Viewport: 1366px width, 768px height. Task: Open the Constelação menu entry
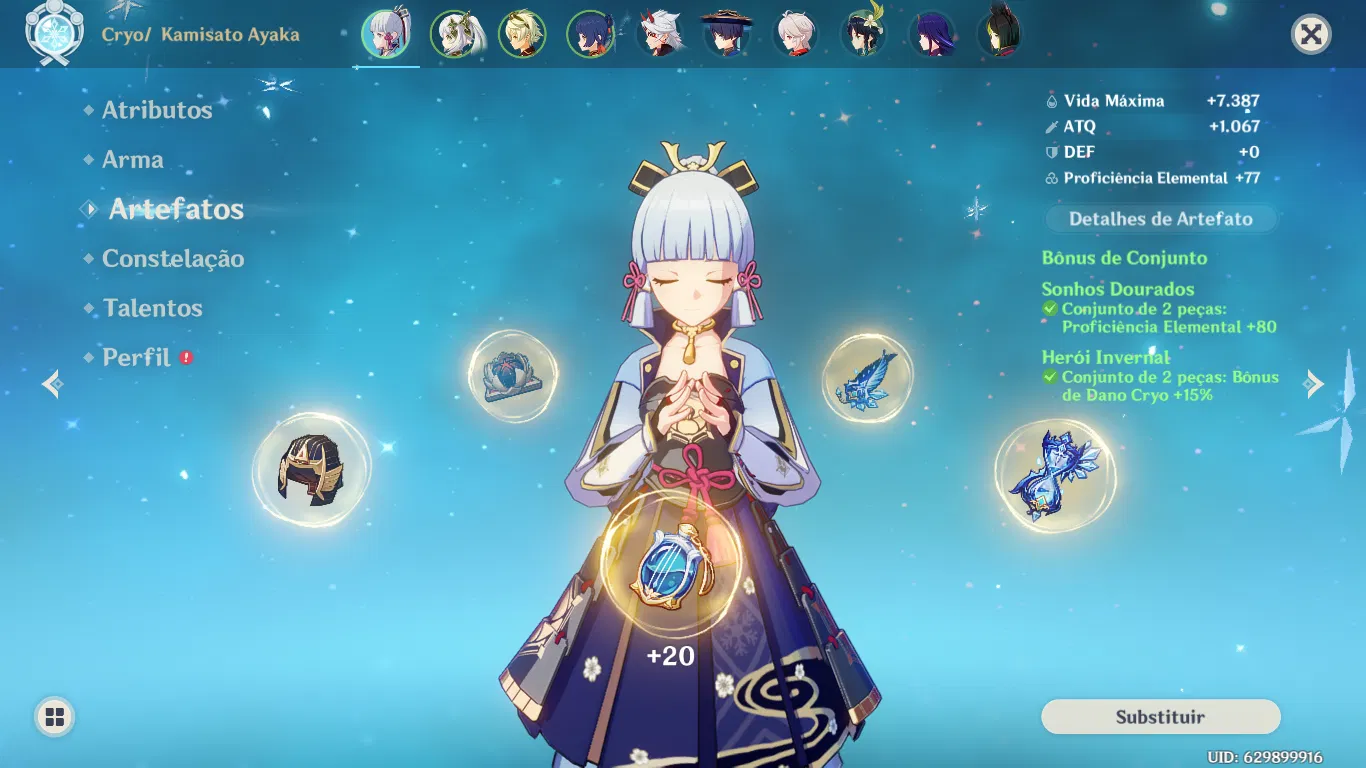172,258
